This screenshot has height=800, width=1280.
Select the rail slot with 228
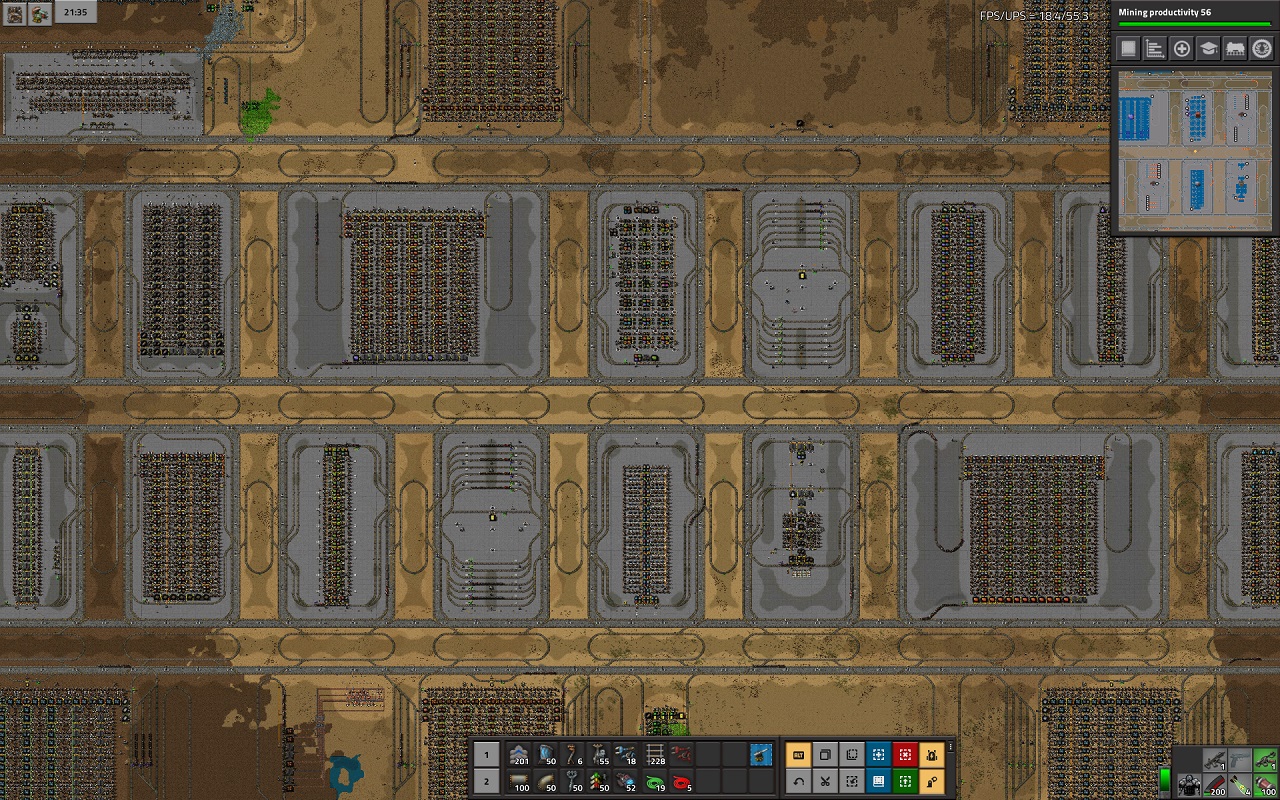655,755
